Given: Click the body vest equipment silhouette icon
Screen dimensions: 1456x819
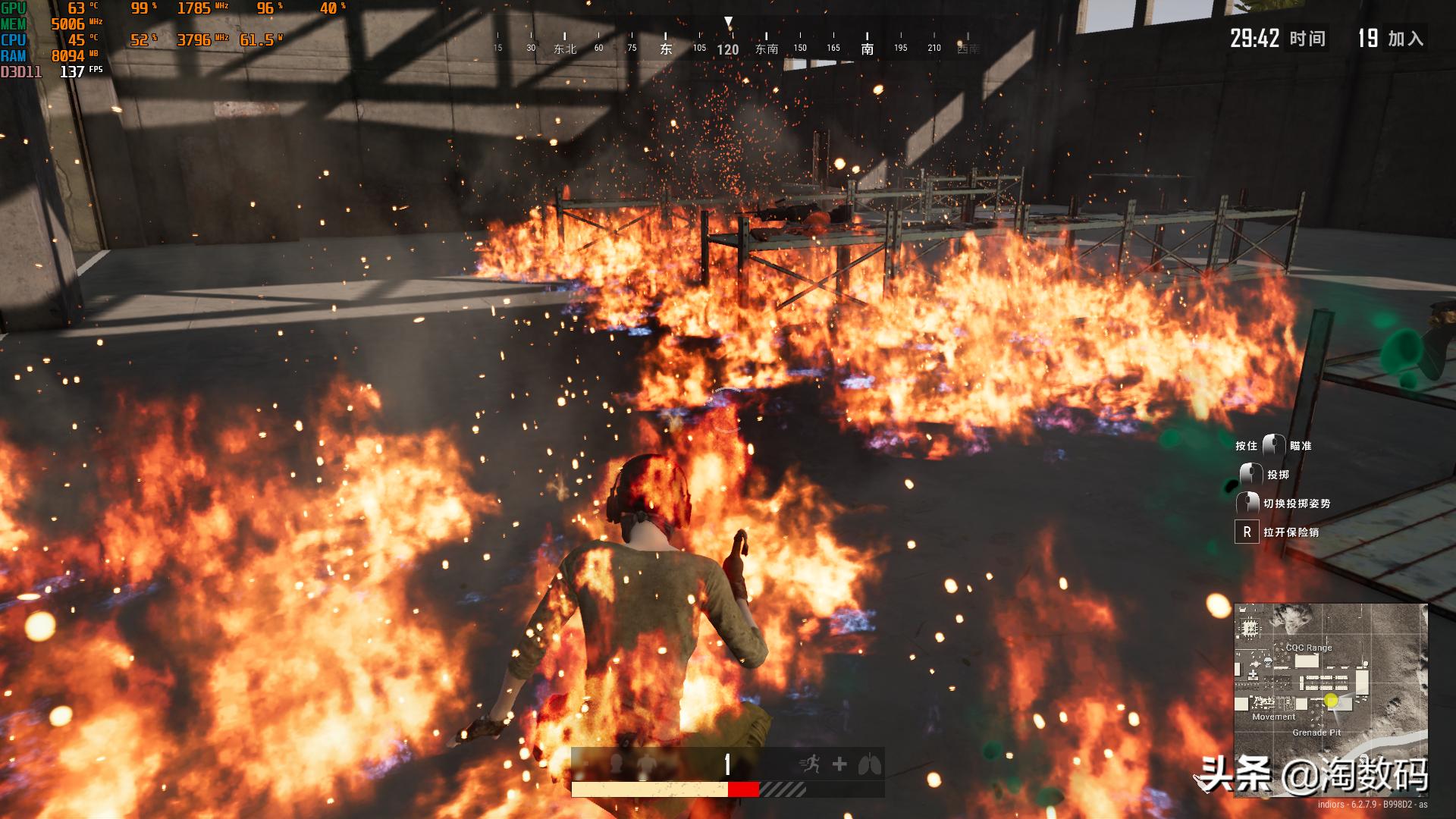Looking at the screenshot, I should point(646,764).
